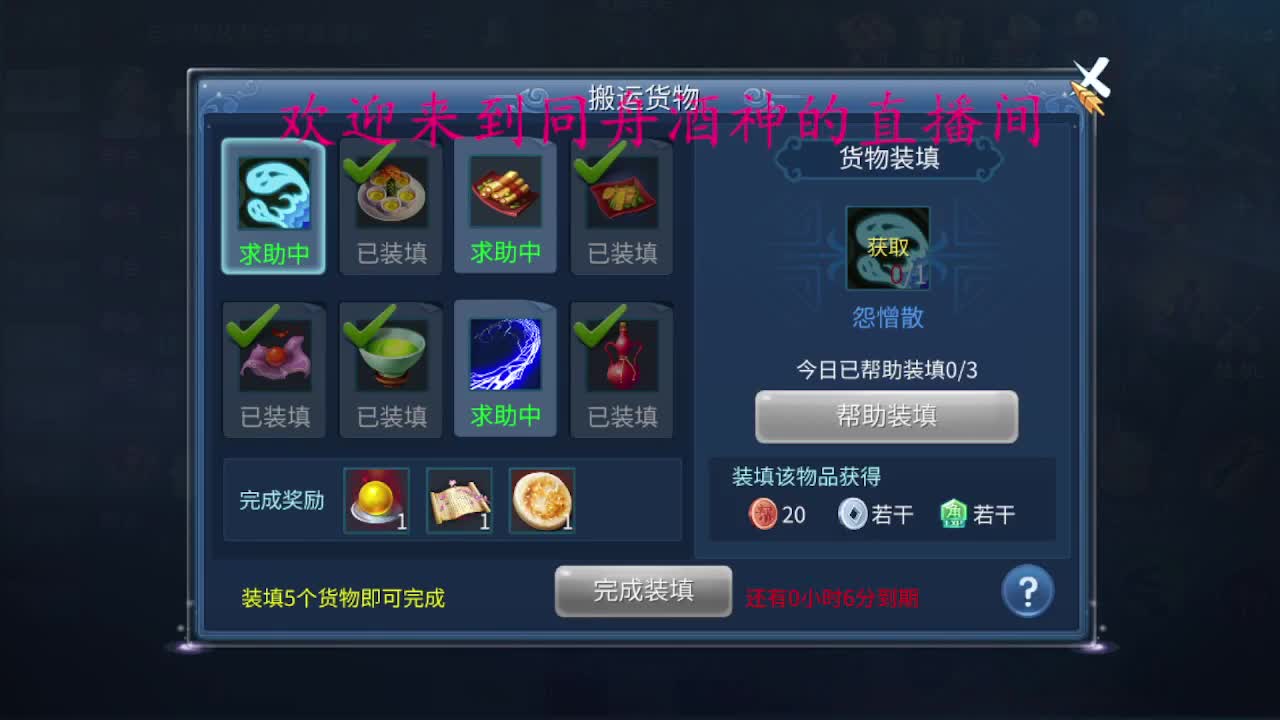Open the question mark help dialog
Image resolution: width=1280 pixels, height=720 pixels.
[x=1027, y=591]
